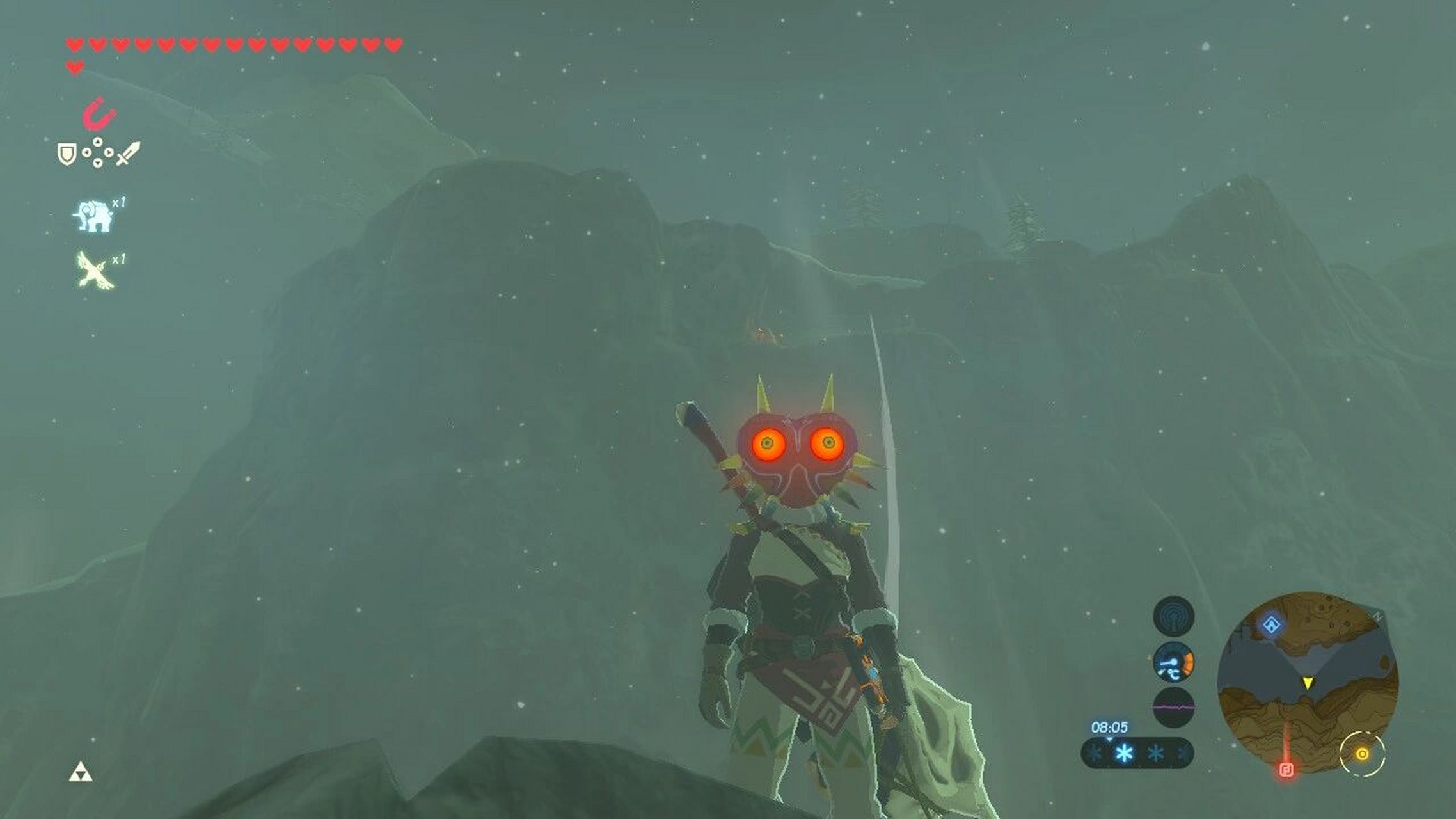
Task: Click the red quest marker below minimap
Action: [1286, 769]
